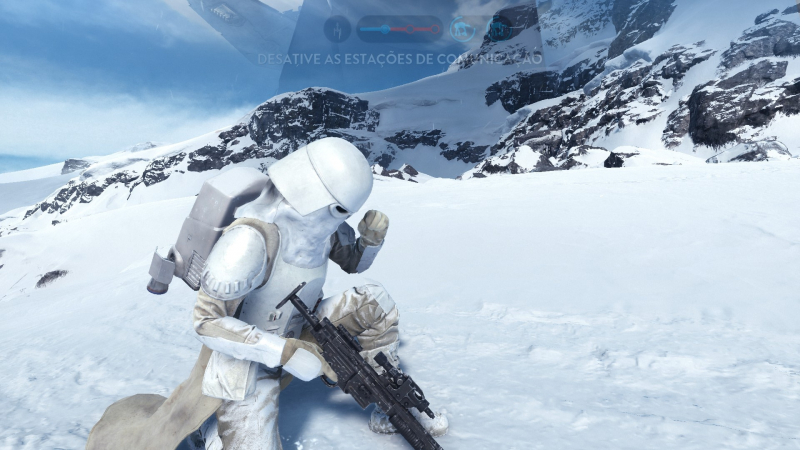Click the uplink station icon beside the progress bar
Screen dimensions: 800x450
coord(337,29)
